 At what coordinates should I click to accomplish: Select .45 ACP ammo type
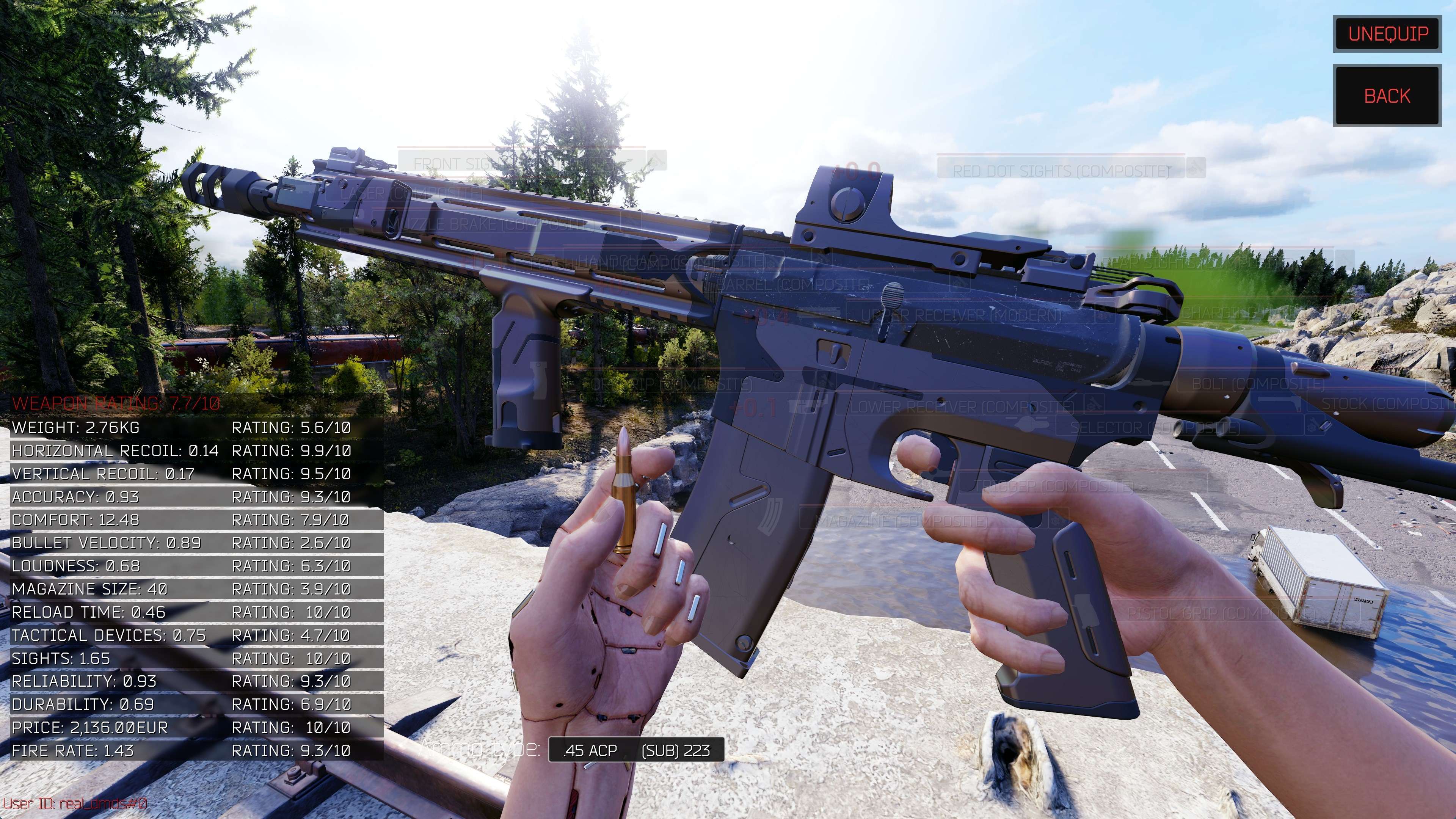(590, 750)
